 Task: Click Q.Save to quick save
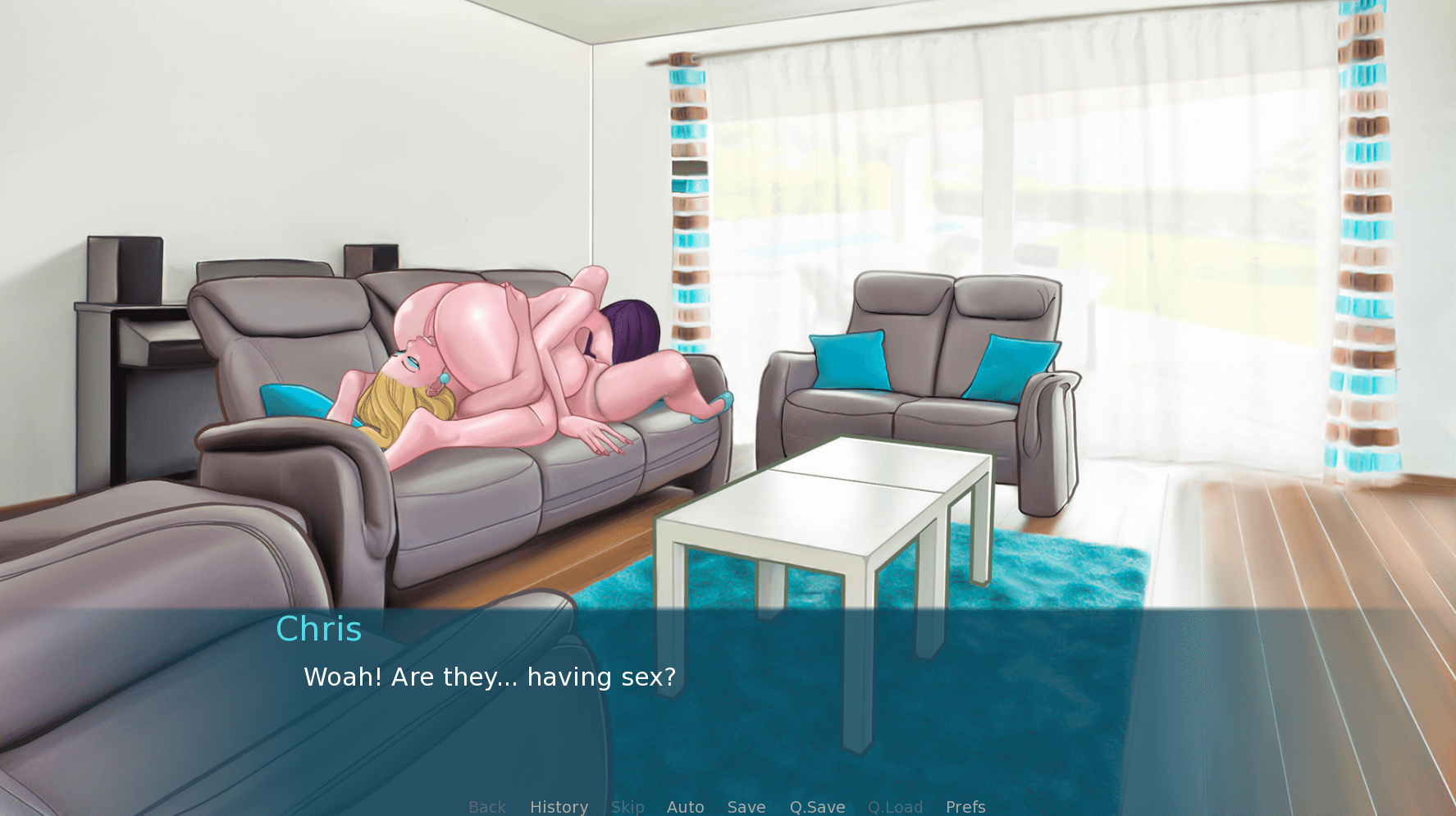click(817, 807)
